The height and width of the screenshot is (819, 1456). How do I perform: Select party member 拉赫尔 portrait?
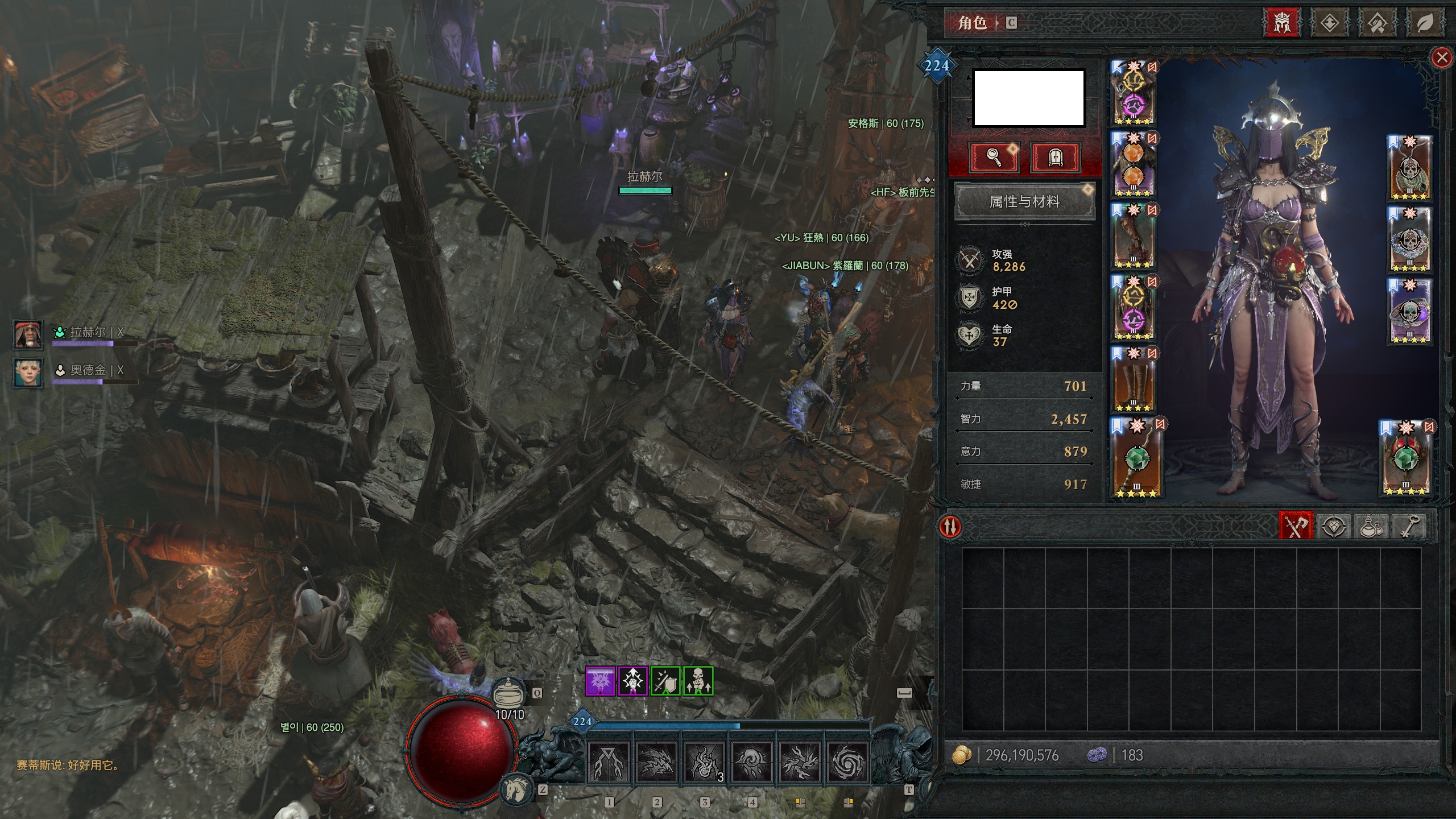(x=28, y=334)
